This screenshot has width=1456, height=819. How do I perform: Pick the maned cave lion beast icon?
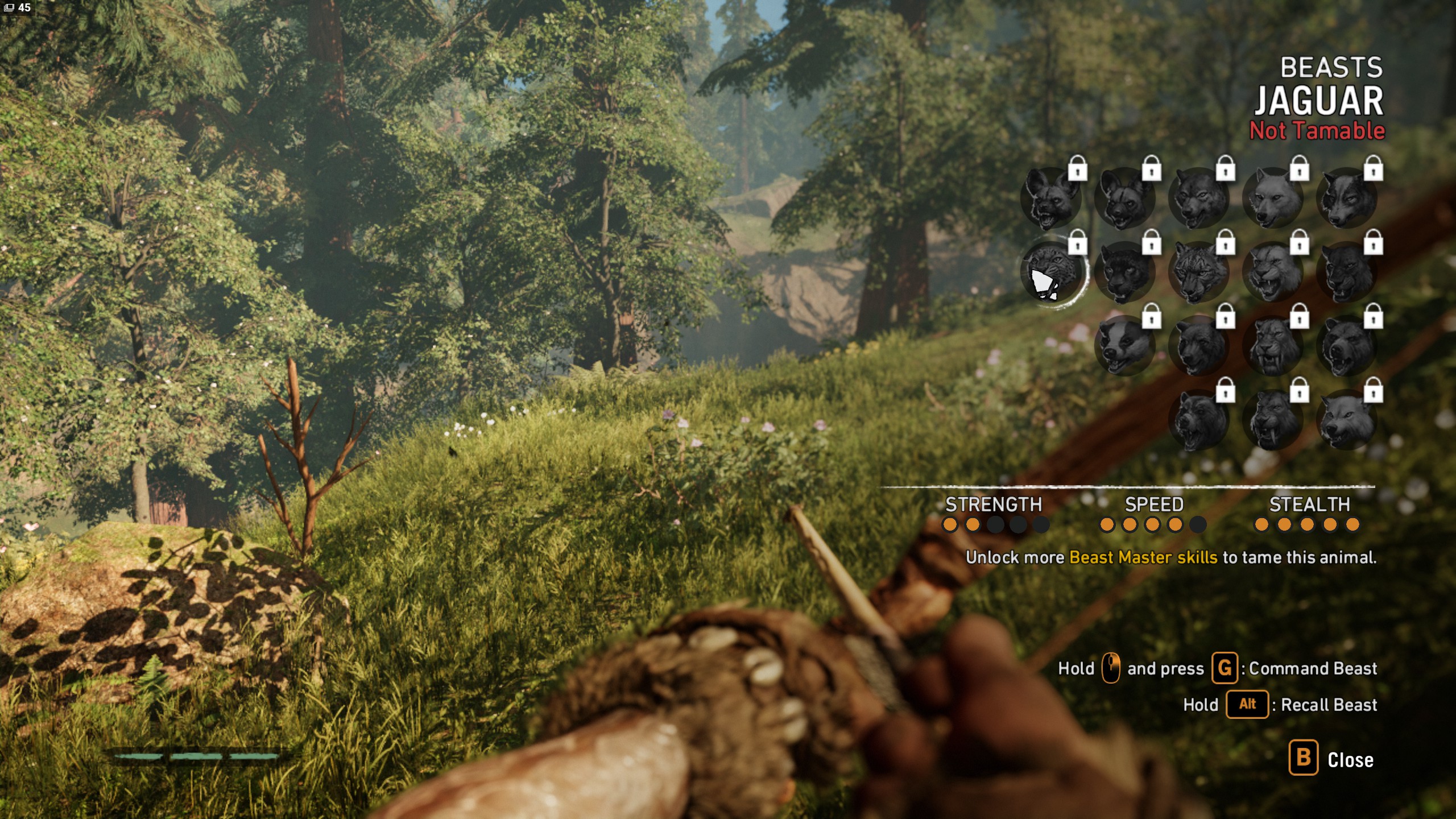pos(1273,272)
